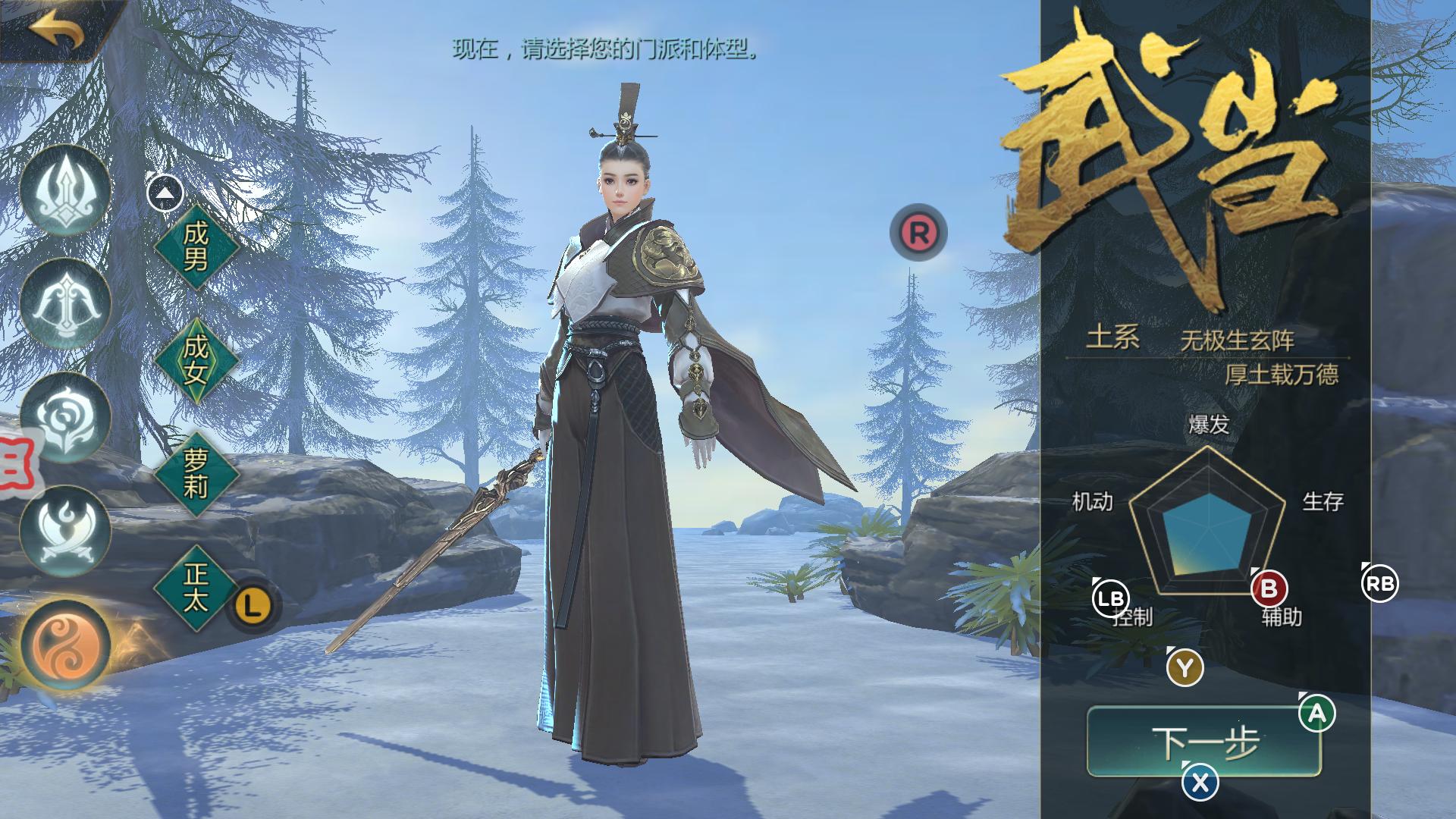Select the 成男 body type

click(x=196, y=250)
